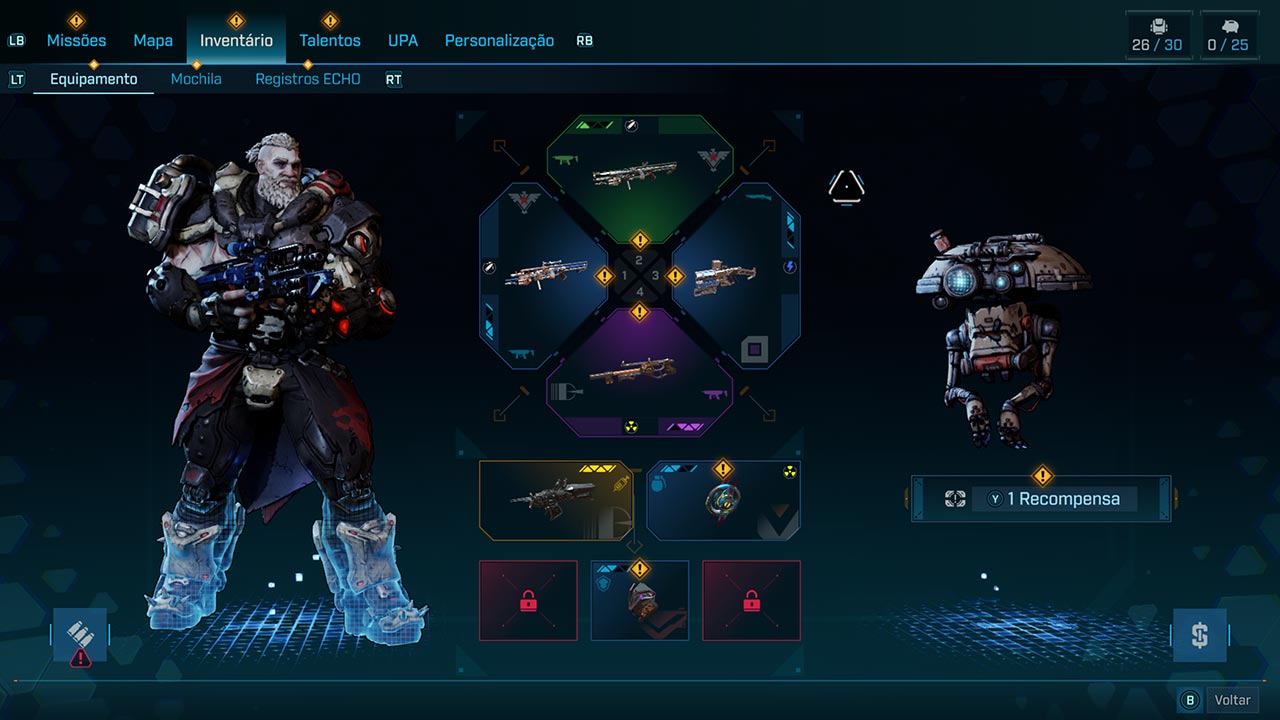View the Registros ECHO sub-tab

tap(307, 79)
